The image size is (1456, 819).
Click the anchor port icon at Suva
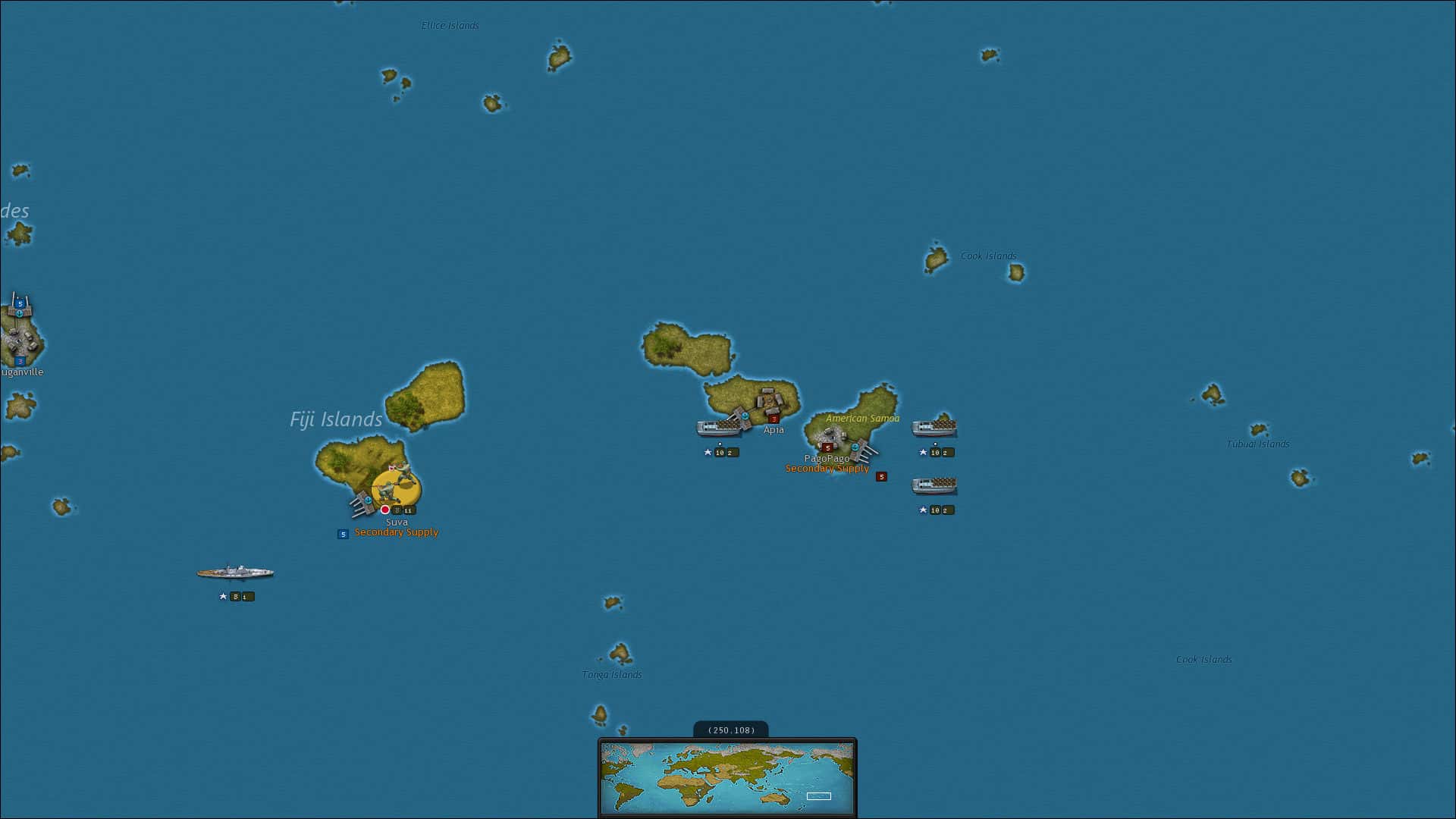pos(368,500)
